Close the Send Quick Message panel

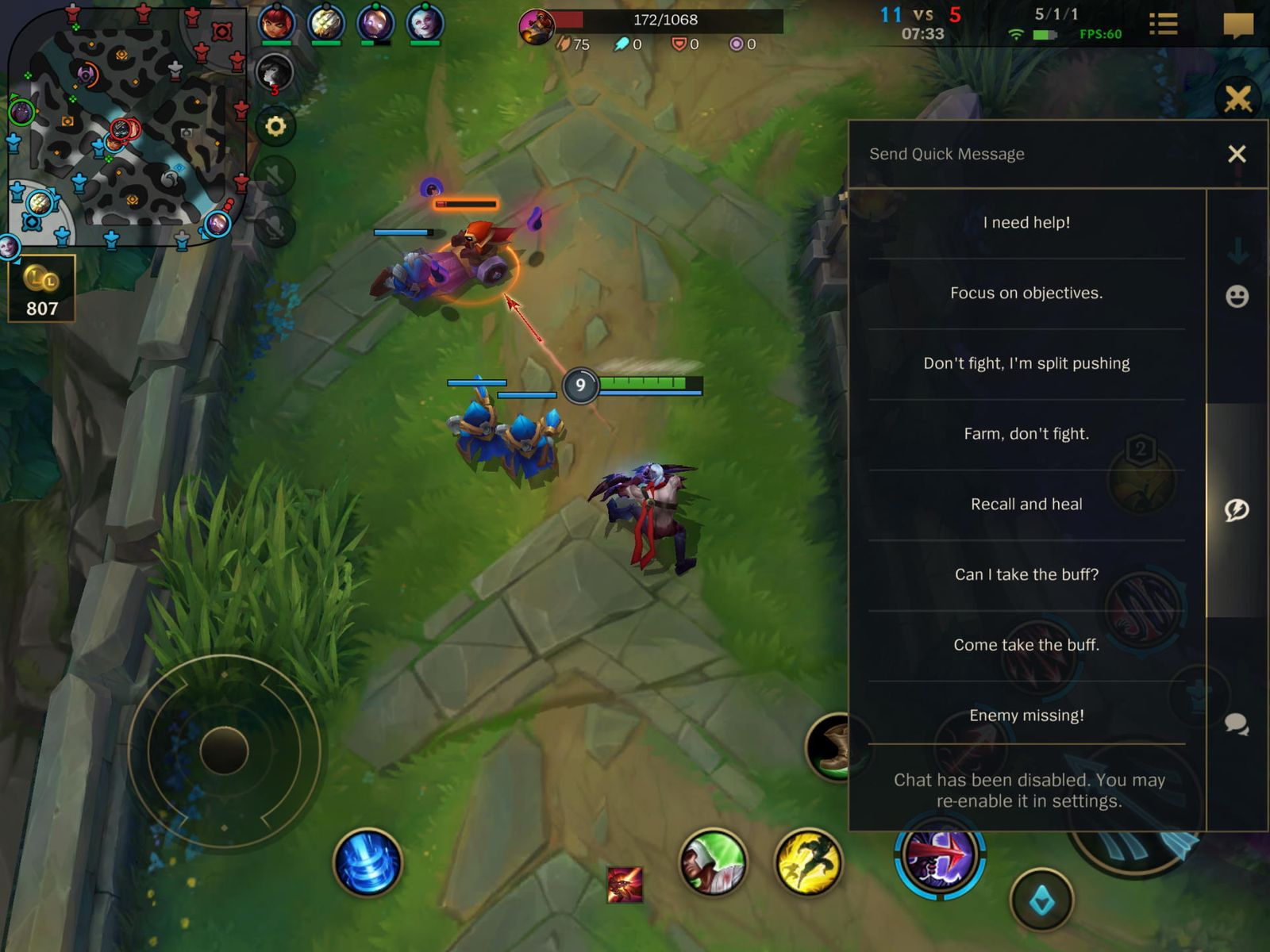1237,153
